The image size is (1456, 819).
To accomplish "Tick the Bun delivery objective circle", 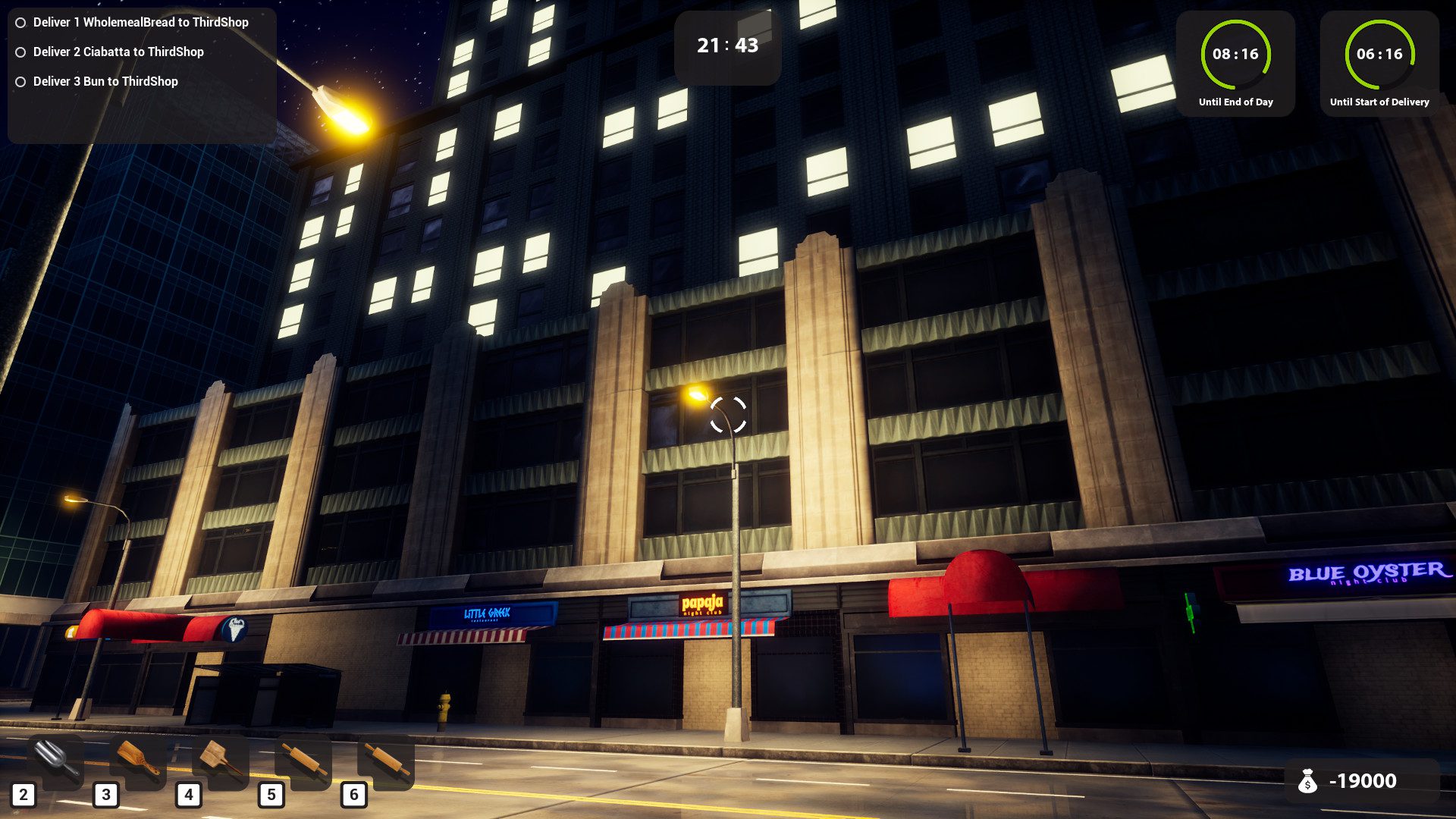I will click(x=20, y=81).
